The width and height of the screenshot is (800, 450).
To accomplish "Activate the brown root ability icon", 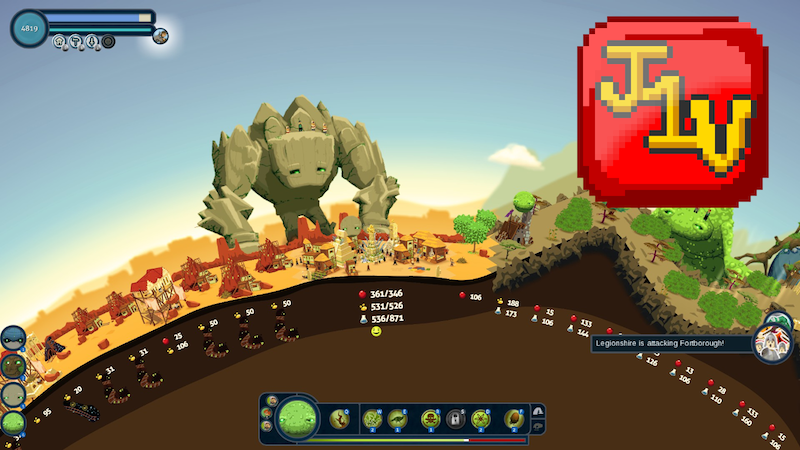I will point(340,418).
